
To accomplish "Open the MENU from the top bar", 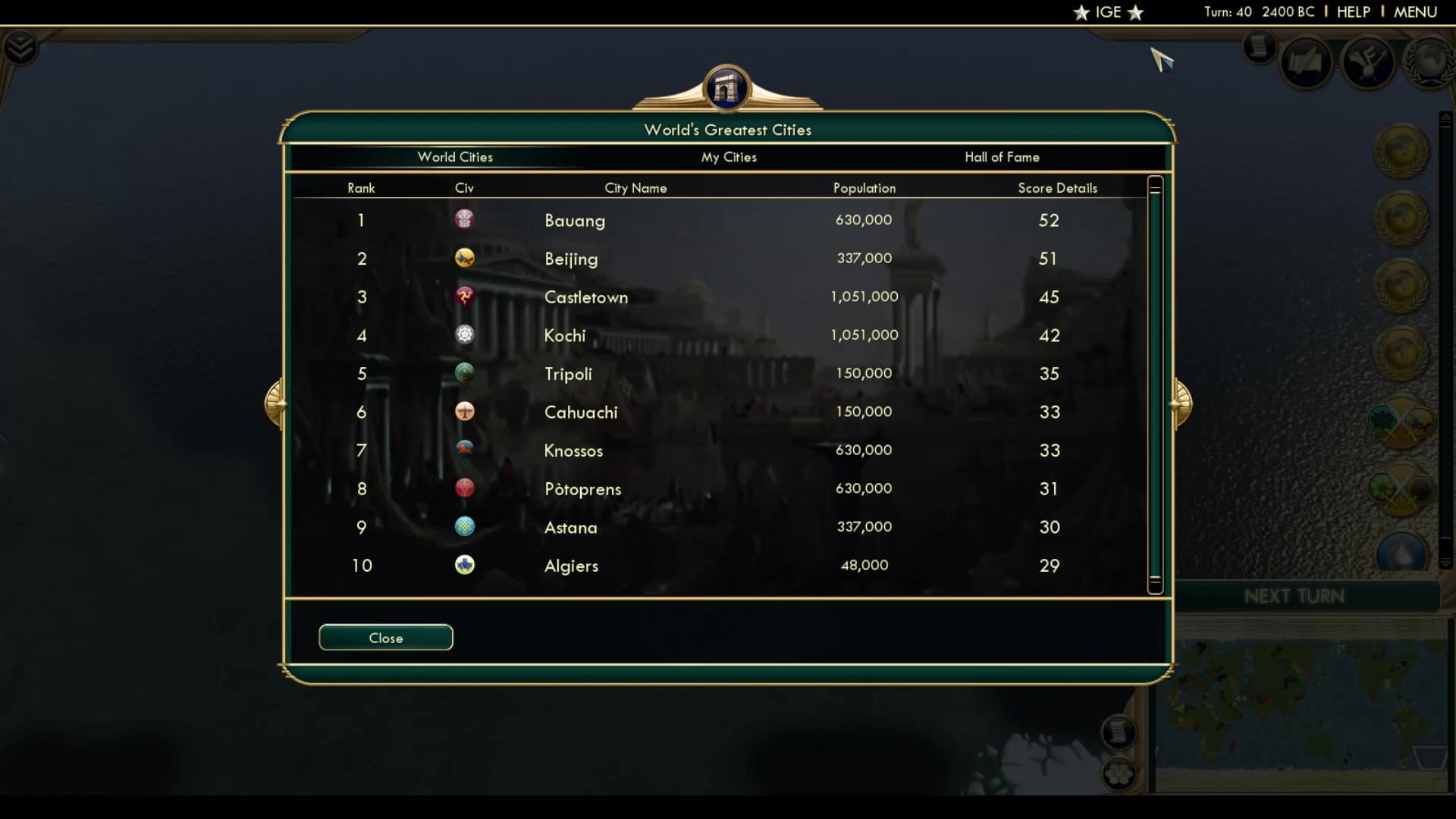I will point(1416,12).
